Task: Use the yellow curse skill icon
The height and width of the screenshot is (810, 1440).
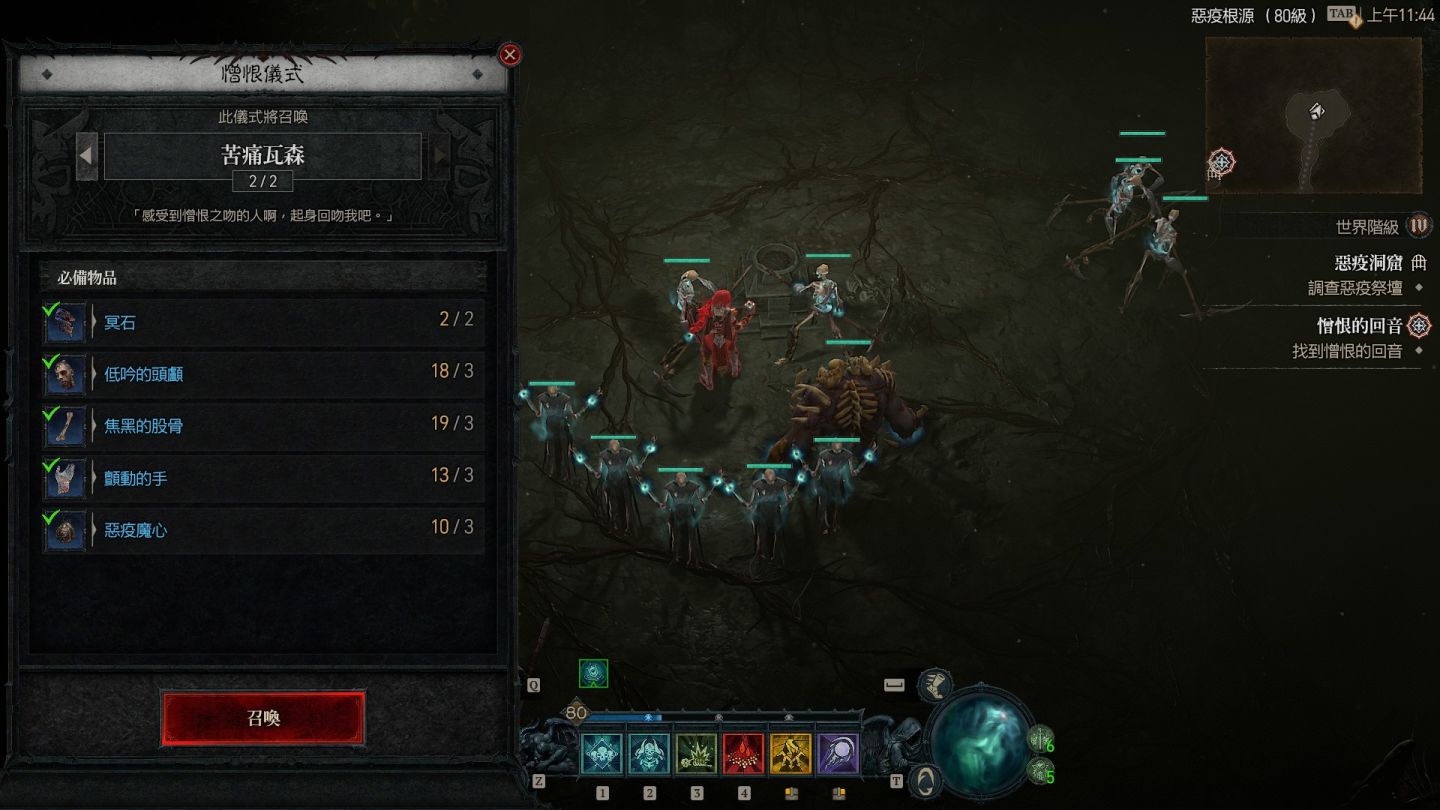Action: point(791,754)
